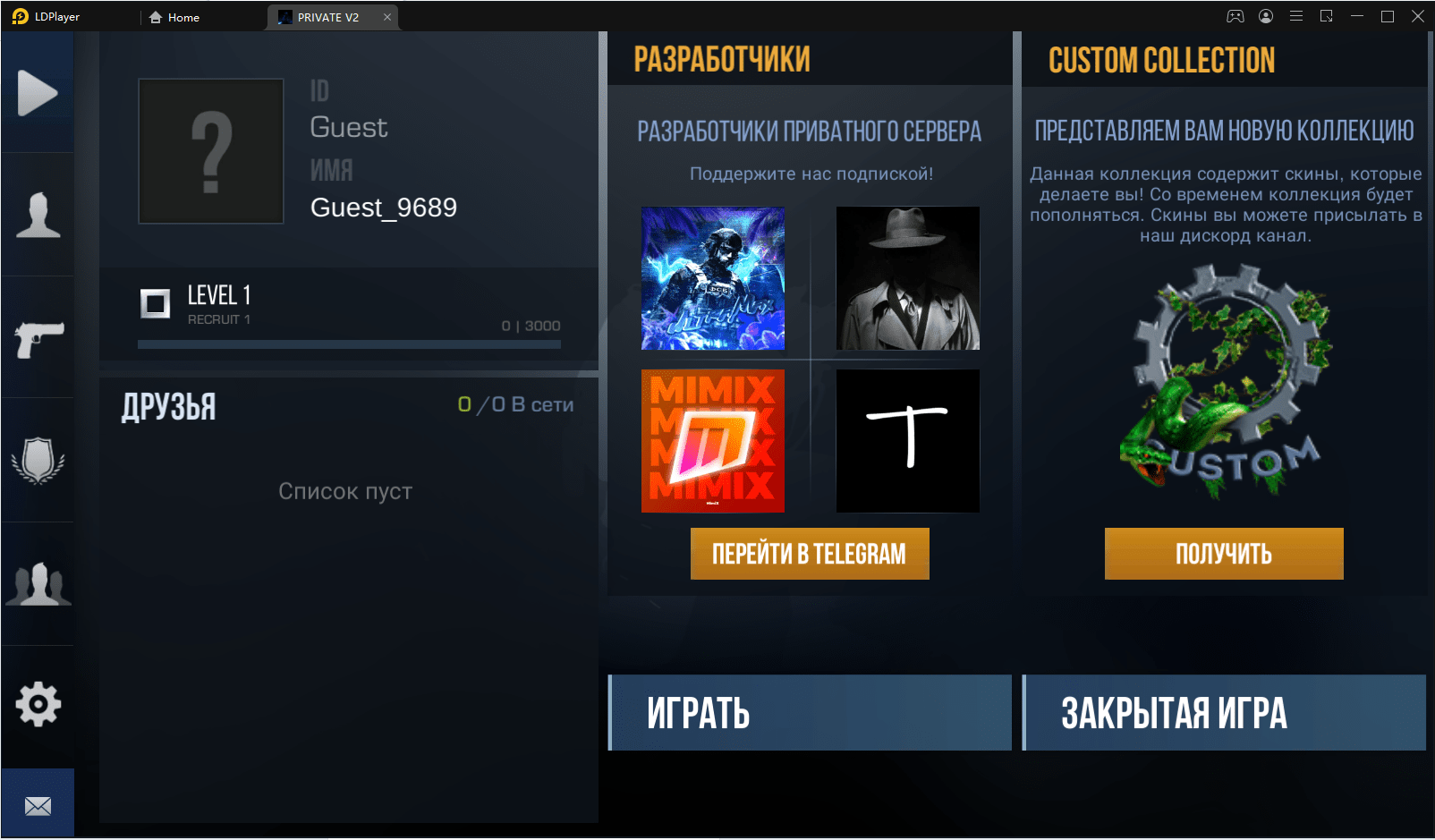Screen dimensions: 1435x840
Task: Open the keyboard mapping icon
Action: pyautogui.click(x=1327, y=15)
